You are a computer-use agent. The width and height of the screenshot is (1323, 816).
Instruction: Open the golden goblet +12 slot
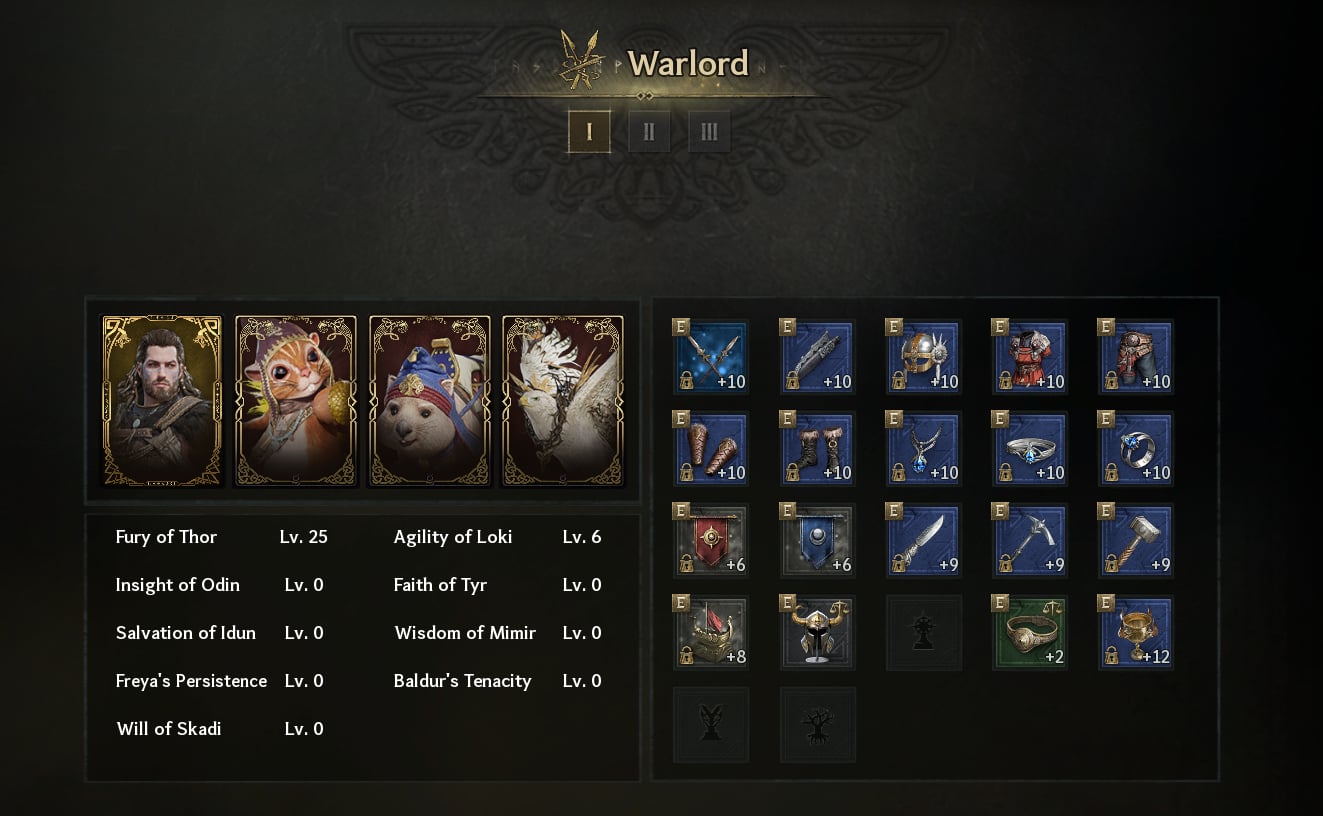1135,633
